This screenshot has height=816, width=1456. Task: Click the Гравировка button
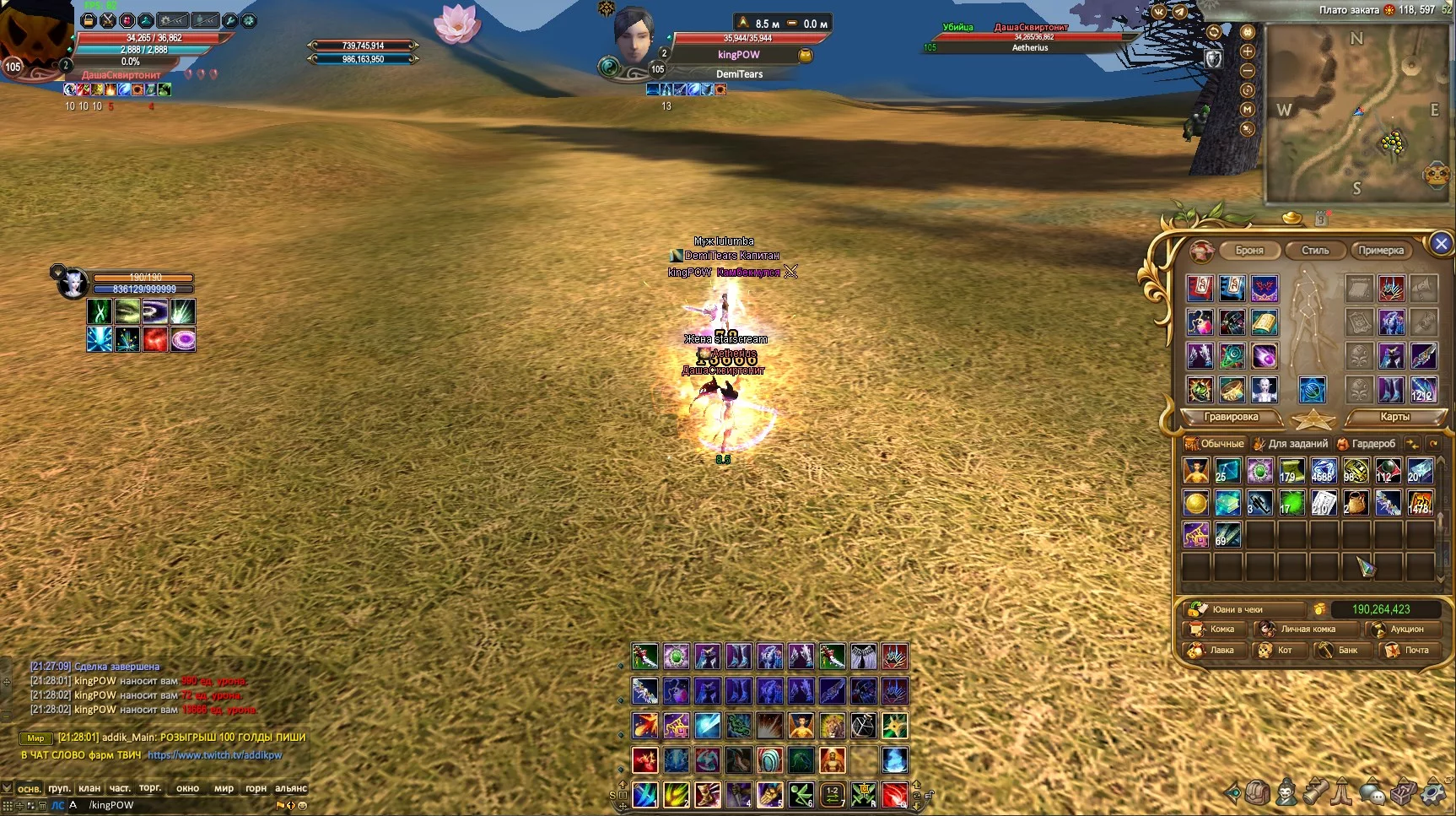[x=1231, y=417]
